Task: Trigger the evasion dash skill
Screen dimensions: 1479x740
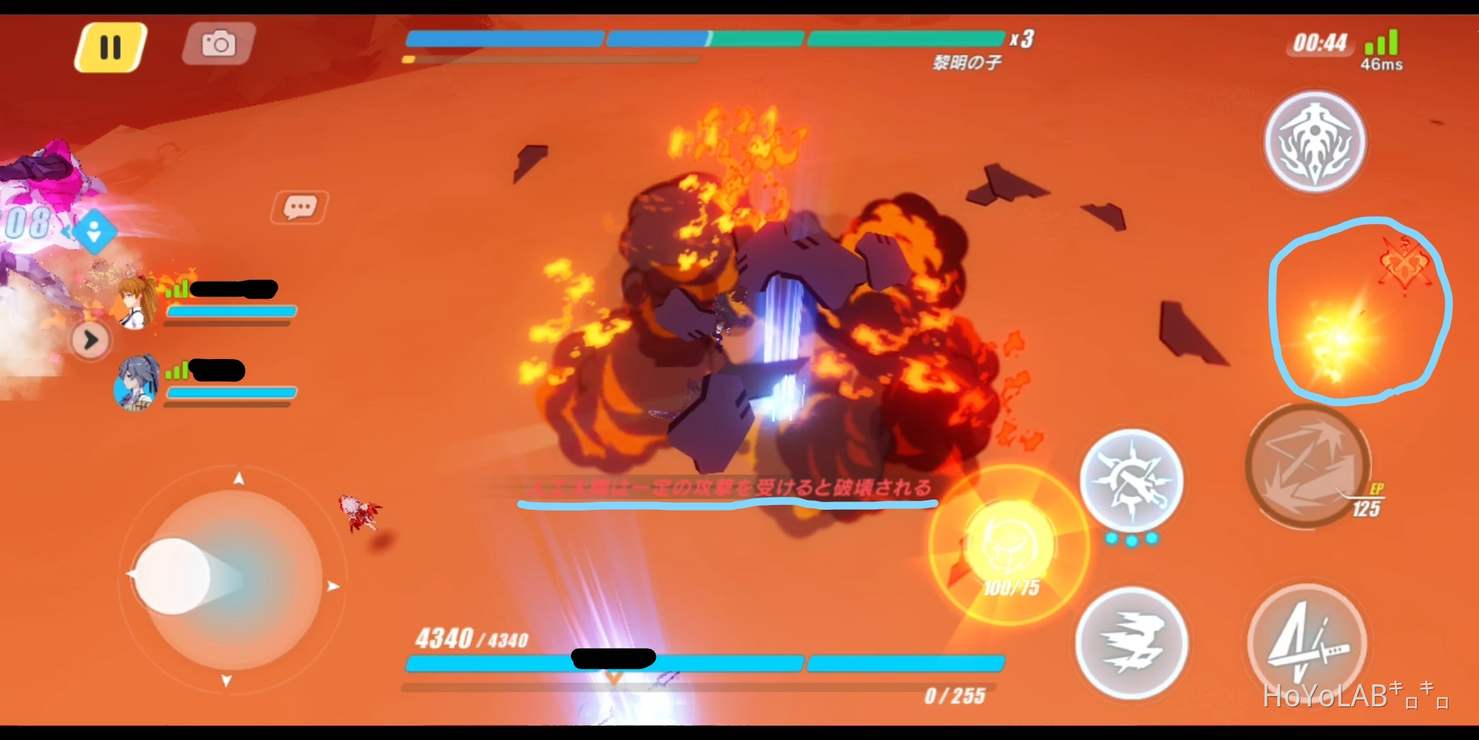Action: (x=1133, y=643)
